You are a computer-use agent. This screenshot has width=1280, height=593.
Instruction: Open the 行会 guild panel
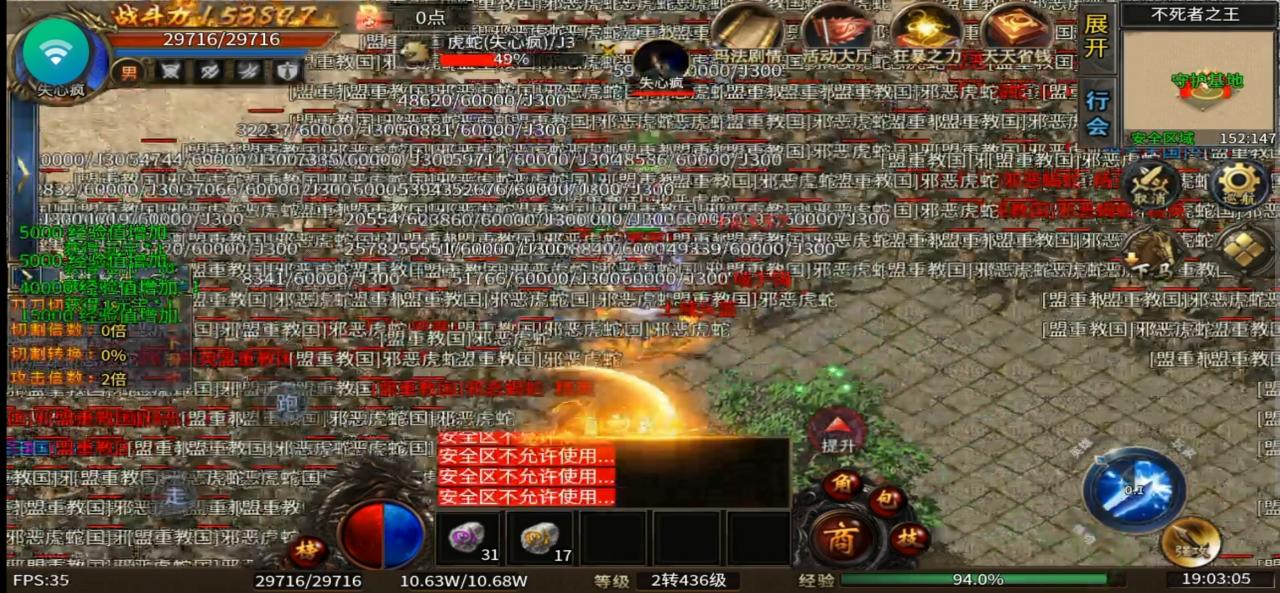pos(1097,112)
